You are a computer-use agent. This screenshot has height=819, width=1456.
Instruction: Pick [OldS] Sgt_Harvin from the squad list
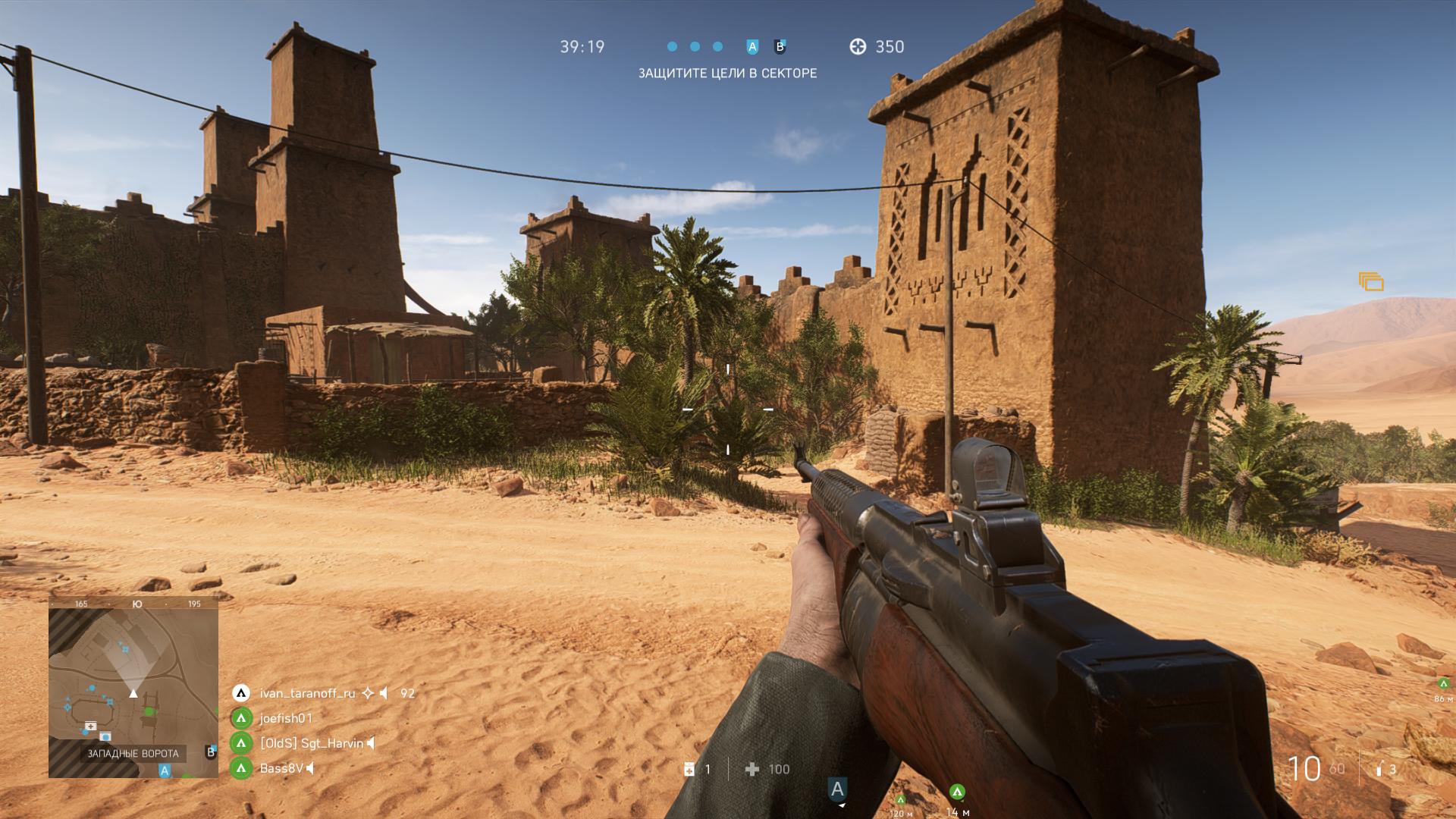click(x=311, y=743)
